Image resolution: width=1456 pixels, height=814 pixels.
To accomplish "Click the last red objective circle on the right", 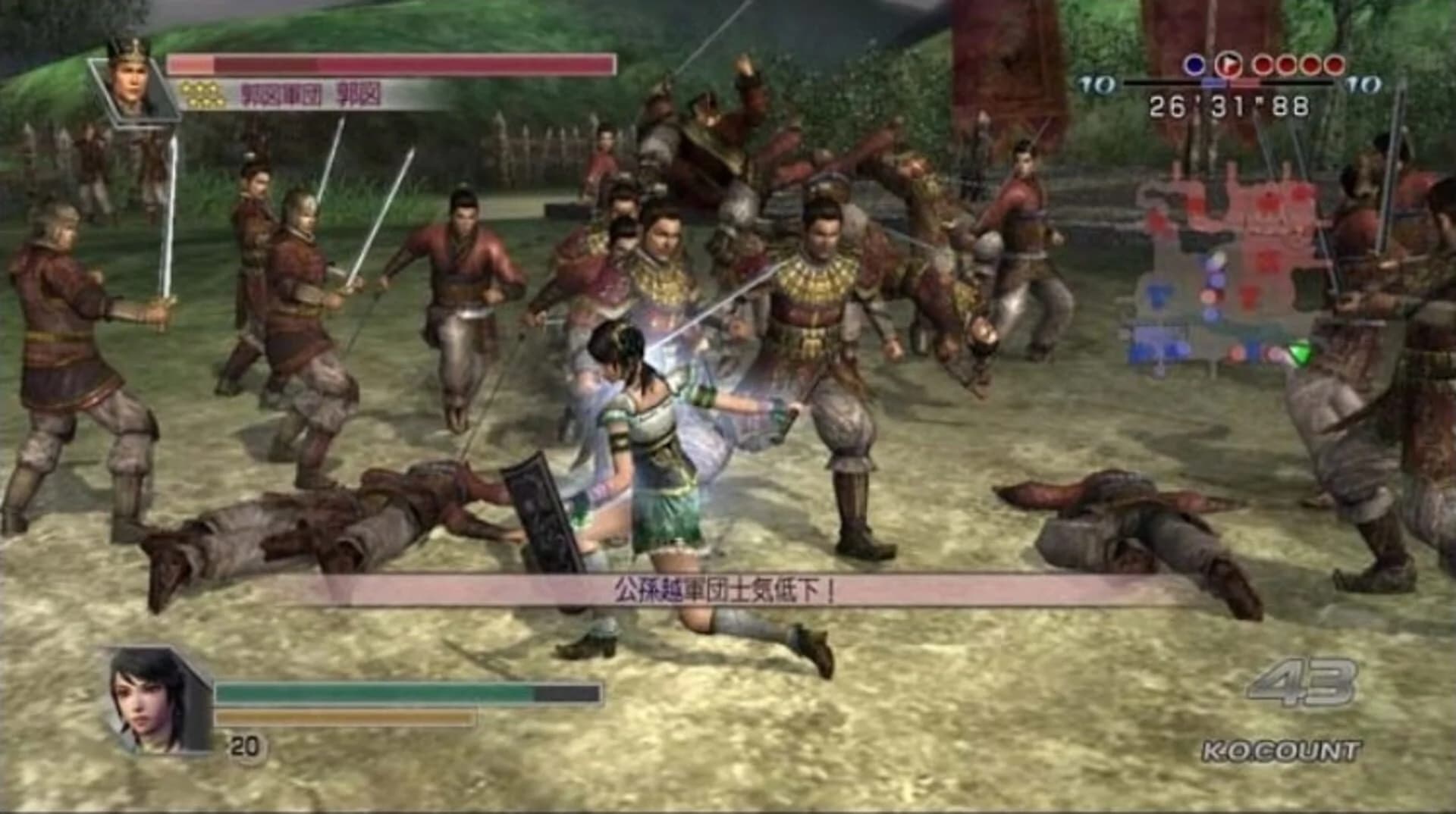I will pos(1335,66).
